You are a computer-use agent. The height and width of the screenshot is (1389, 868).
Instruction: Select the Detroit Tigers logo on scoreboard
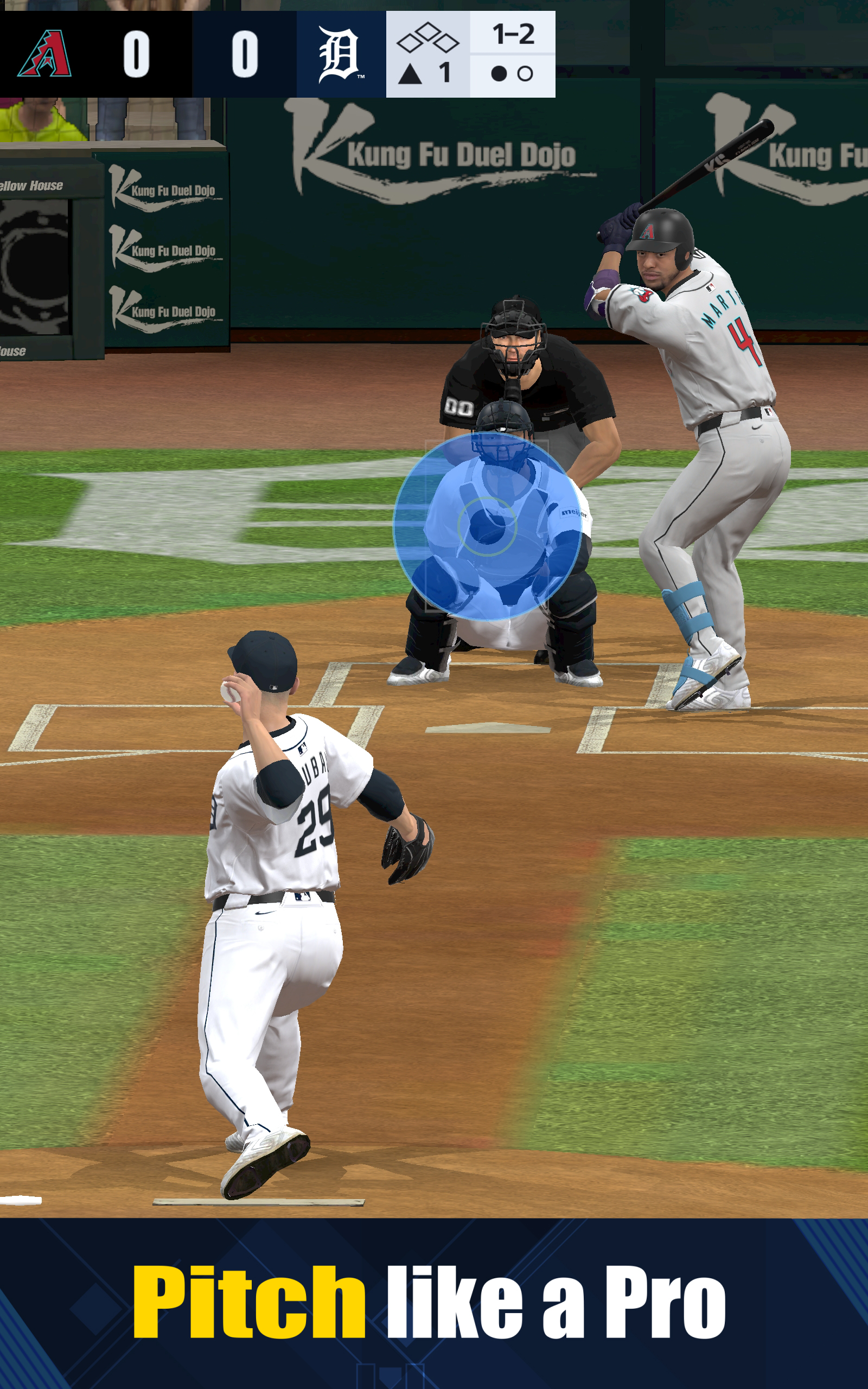pyautogui.click(x=339, y=54)
